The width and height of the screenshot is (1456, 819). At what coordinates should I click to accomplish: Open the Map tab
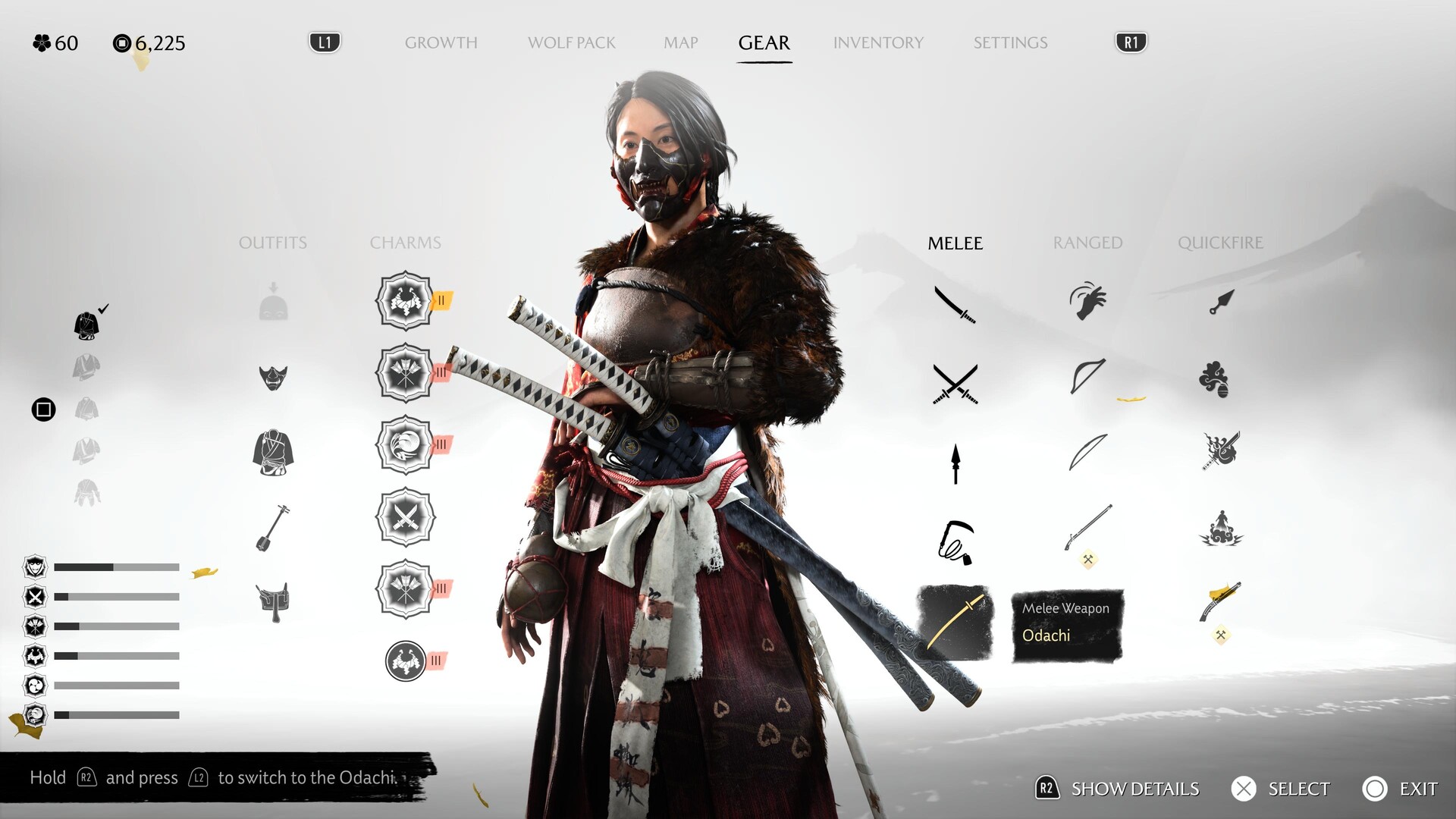point(680,43)
